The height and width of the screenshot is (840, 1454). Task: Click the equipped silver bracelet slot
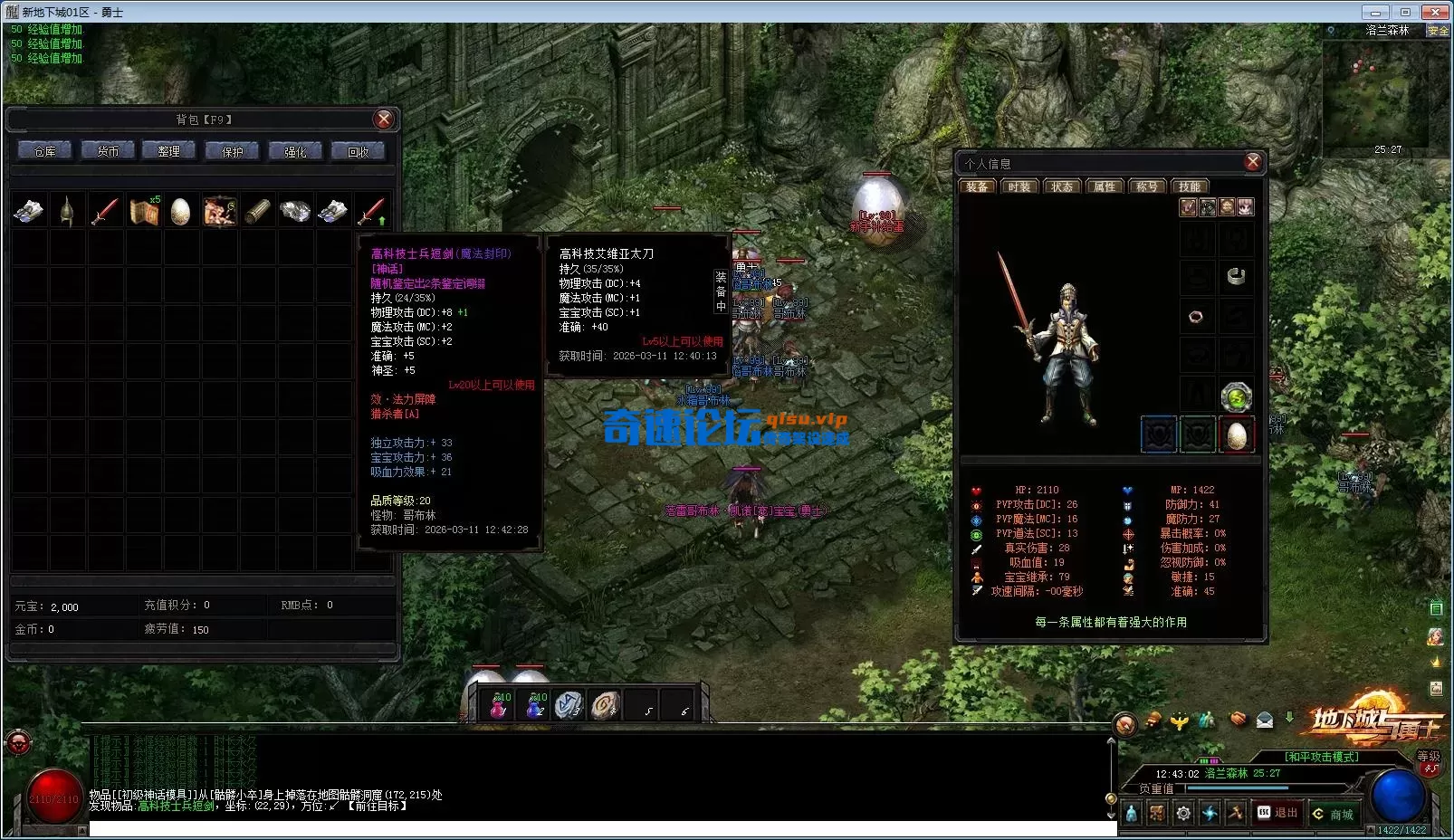(x=1236, y=276)
